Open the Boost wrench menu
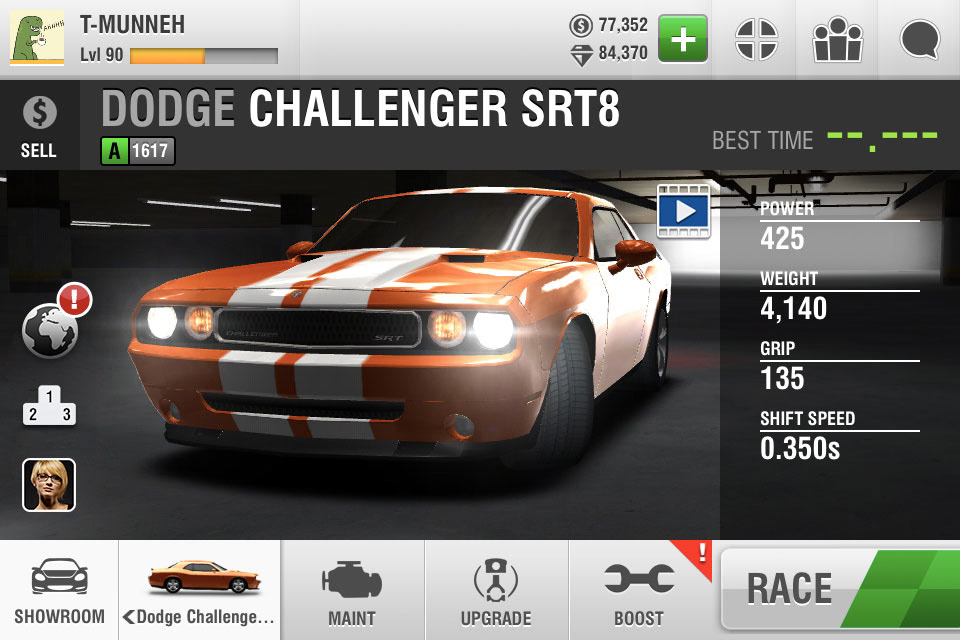960x640 pixels. coord(639,592)
